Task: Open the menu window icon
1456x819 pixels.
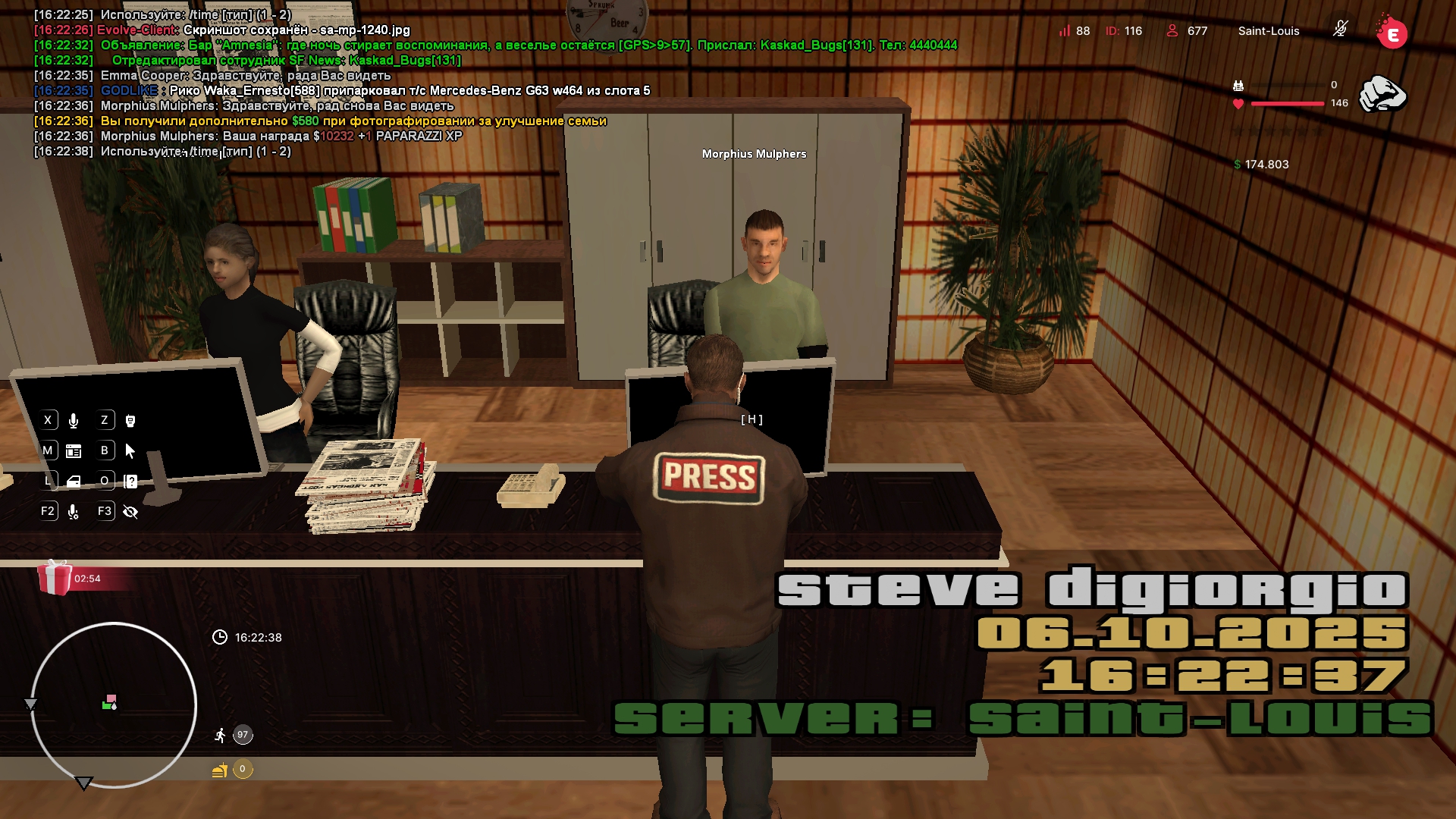Action: tap(74, 451)
